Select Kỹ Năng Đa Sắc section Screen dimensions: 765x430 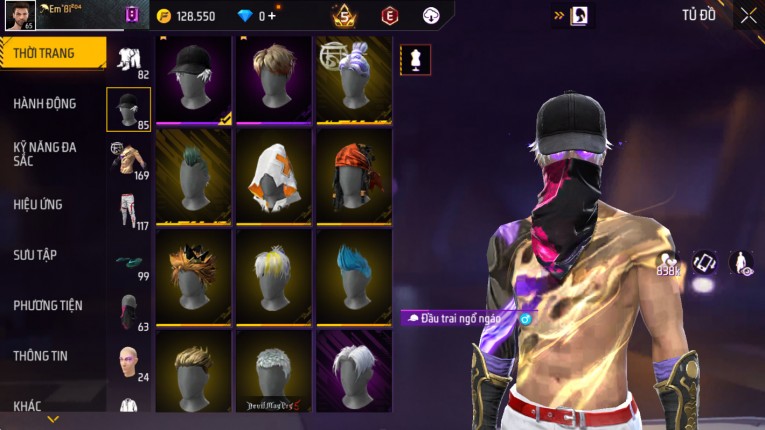coord(45,153)
